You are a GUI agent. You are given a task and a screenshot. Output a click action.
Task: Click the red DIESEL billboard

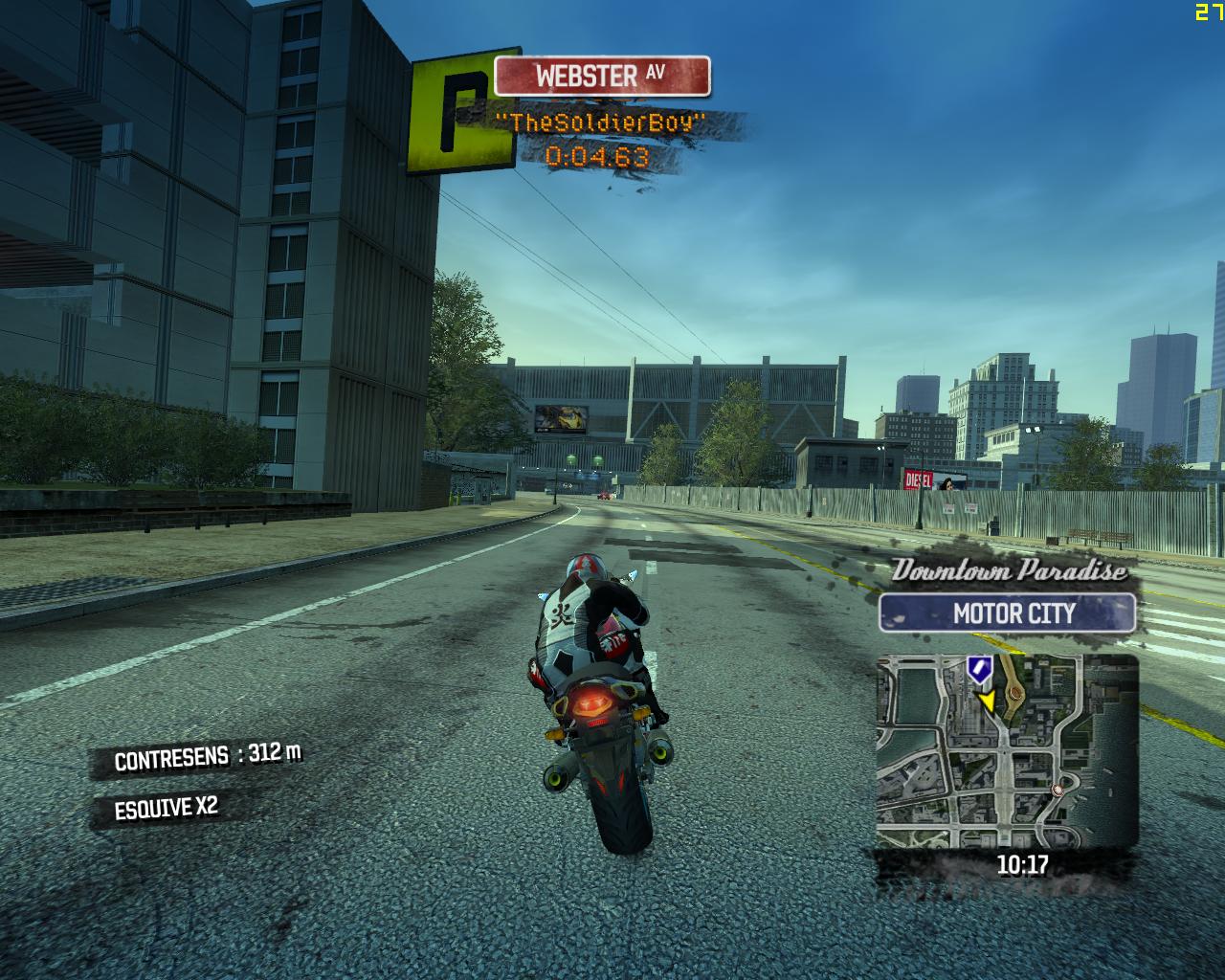click(x=916, y=479)
